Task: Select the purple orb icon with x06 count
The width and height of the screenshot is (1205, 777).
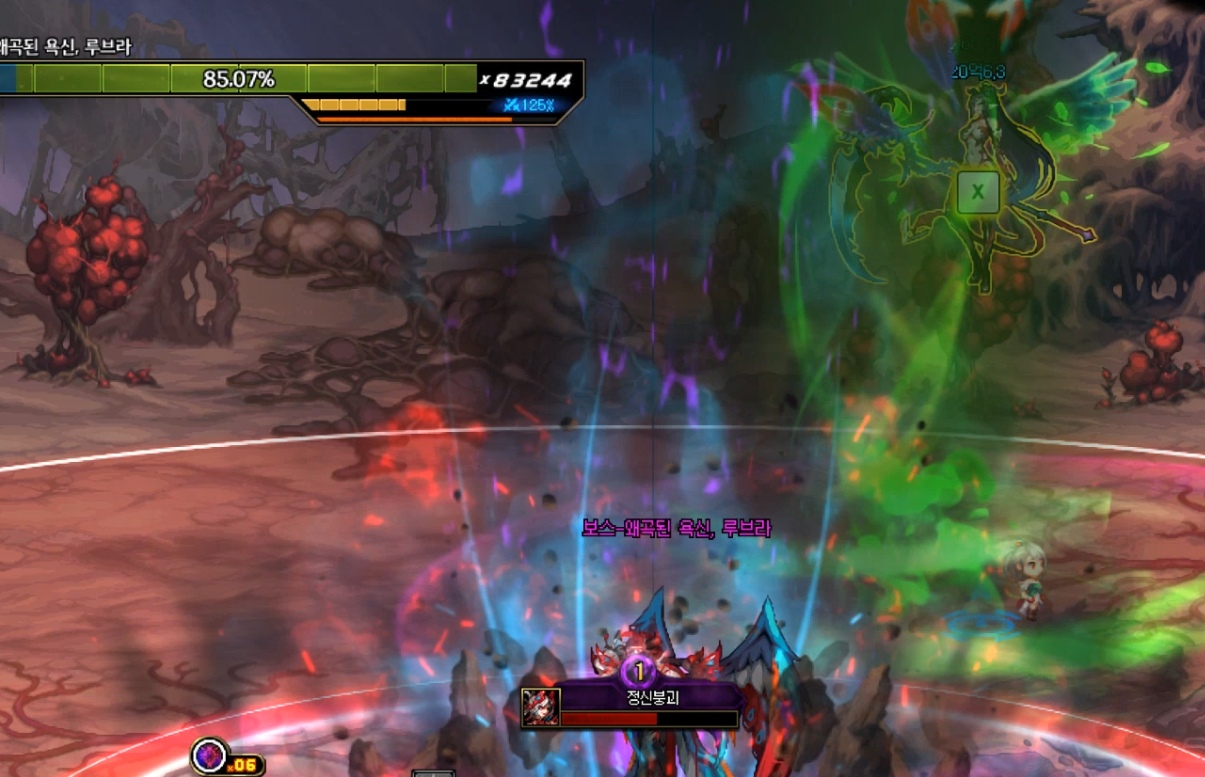Action: [209, 754]
